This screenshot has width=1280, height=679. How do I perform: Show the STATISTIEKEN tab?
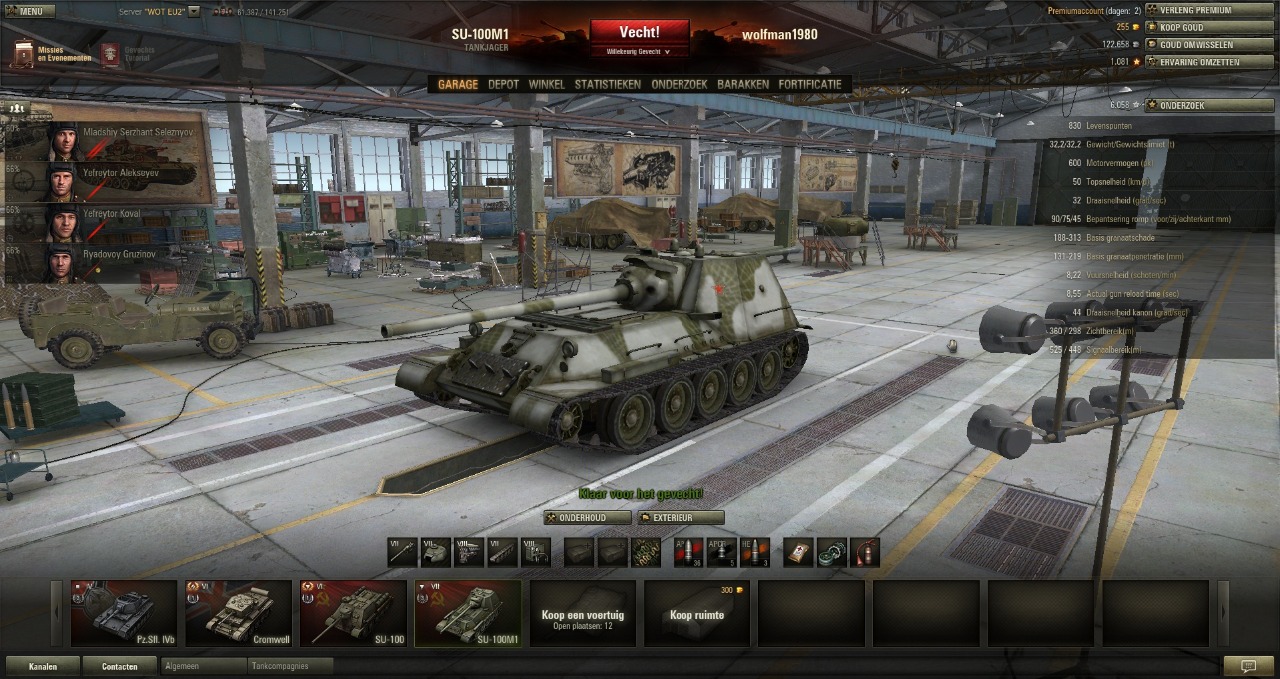coord(607,85)
